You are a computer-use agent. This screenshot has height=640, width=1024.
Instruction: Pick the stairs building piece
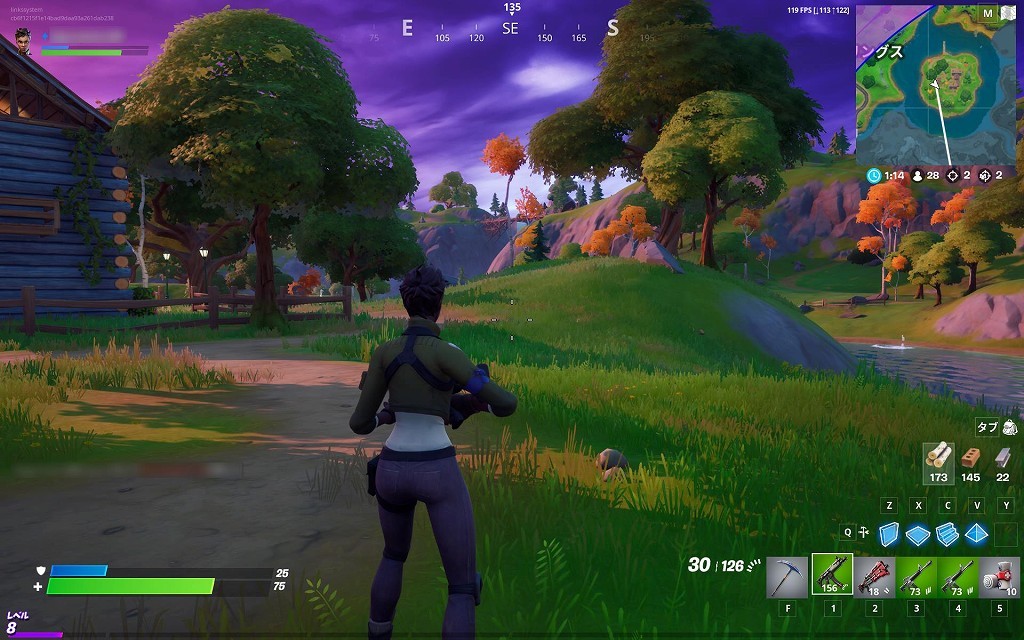point(947,534)
